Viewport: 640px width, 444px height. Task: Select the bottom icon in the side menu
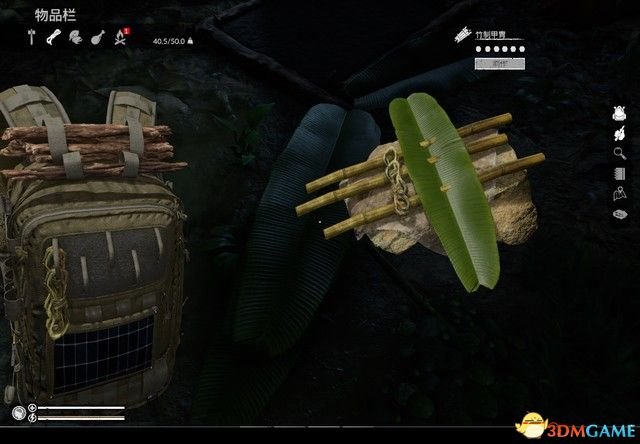tap(619, 213)
